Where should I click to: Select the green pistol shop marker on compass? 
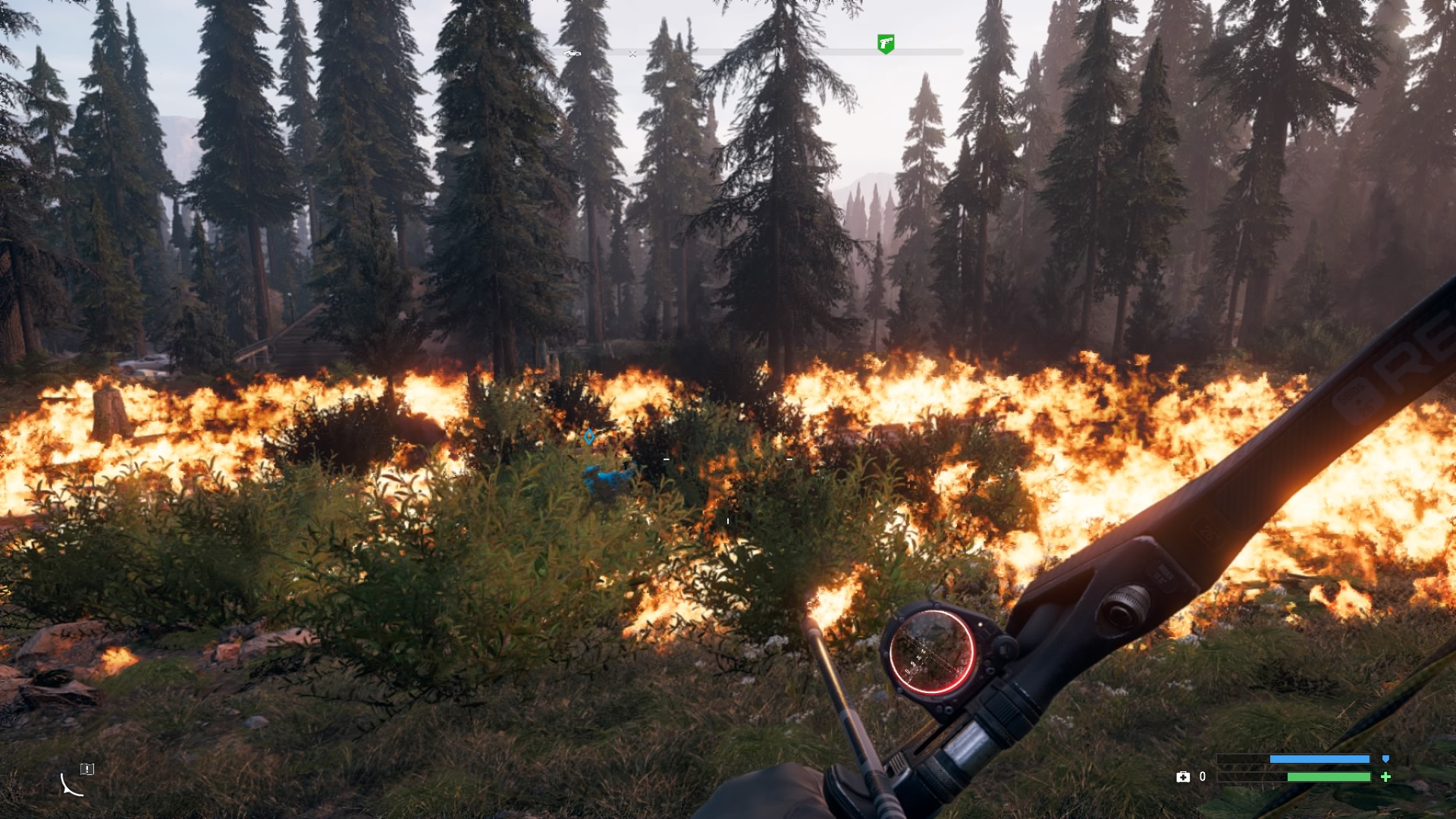point(886,43)
